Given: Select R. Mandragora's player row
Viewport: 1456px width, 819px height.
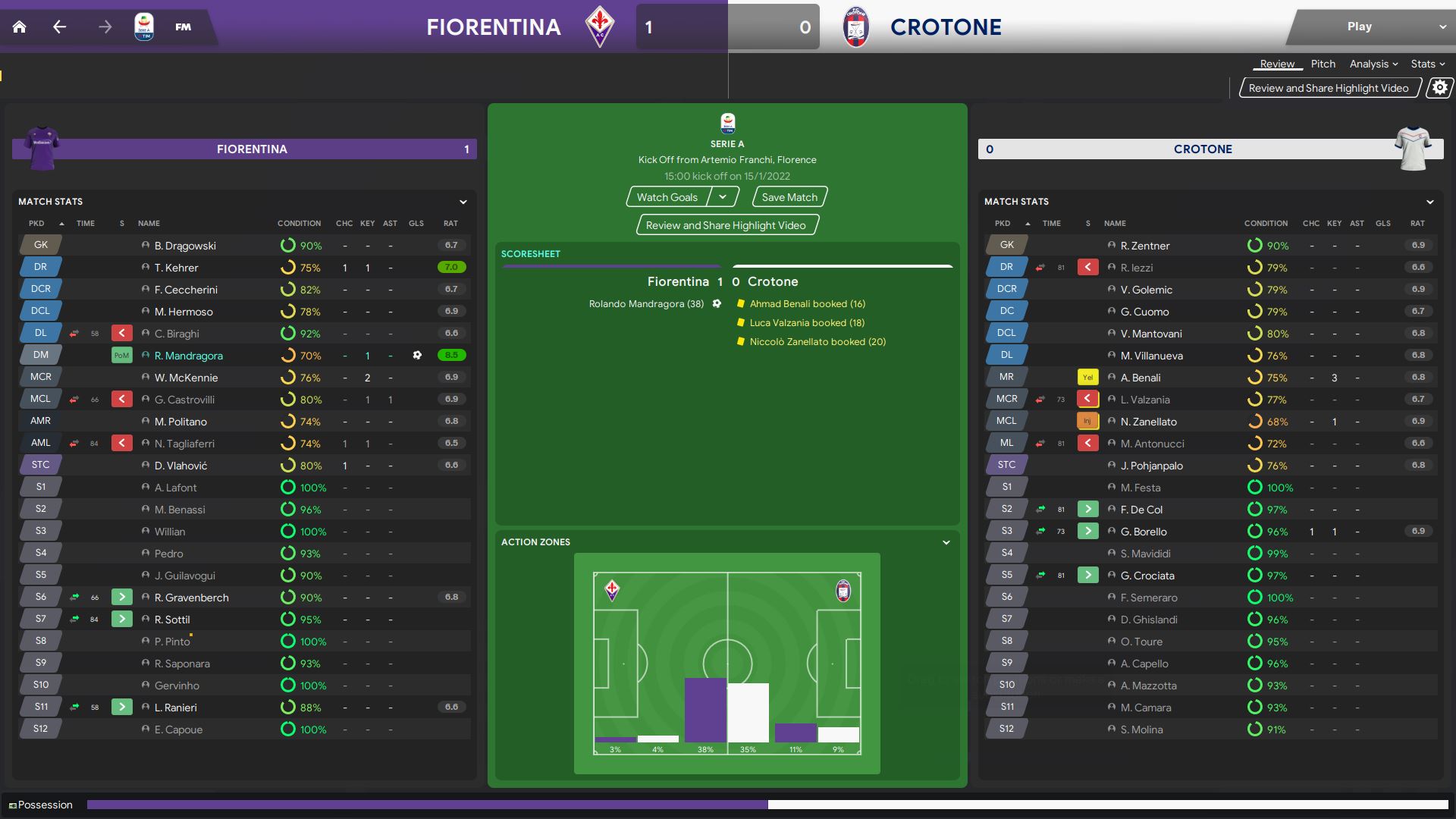Looking at the screenshot, I should click(x=189, y=356).
